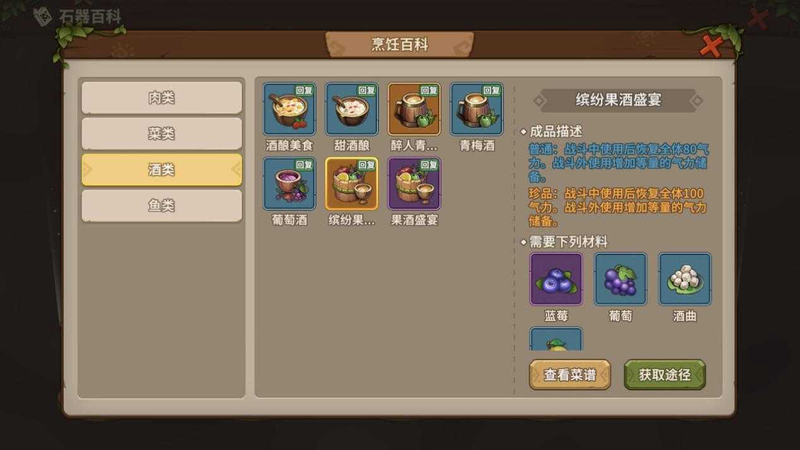Screen dimensions: 800x450
Task: Inspect the 酒曲 ingredient icon
Action: point(685,279)
